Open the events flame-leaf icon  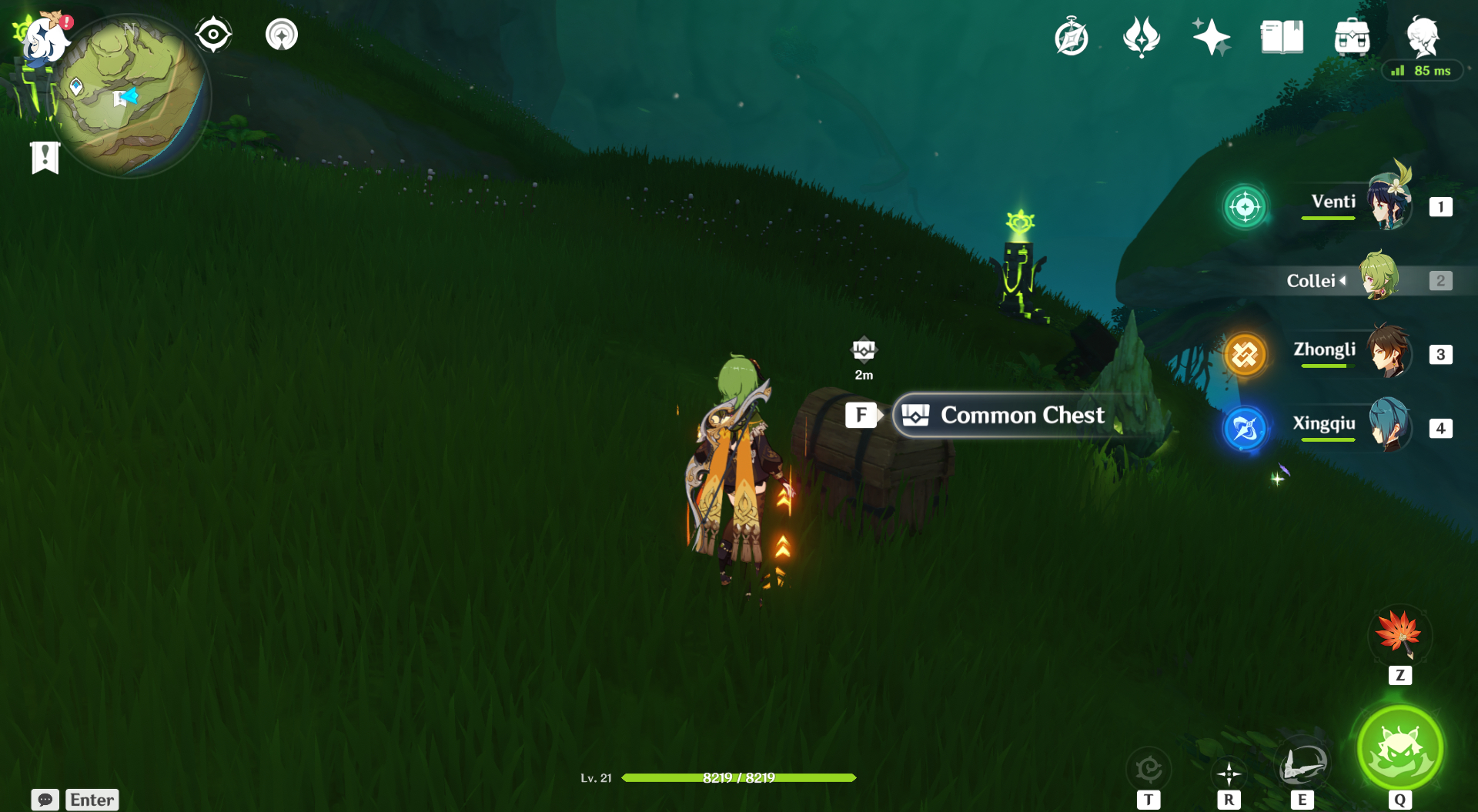[1141, 37]
